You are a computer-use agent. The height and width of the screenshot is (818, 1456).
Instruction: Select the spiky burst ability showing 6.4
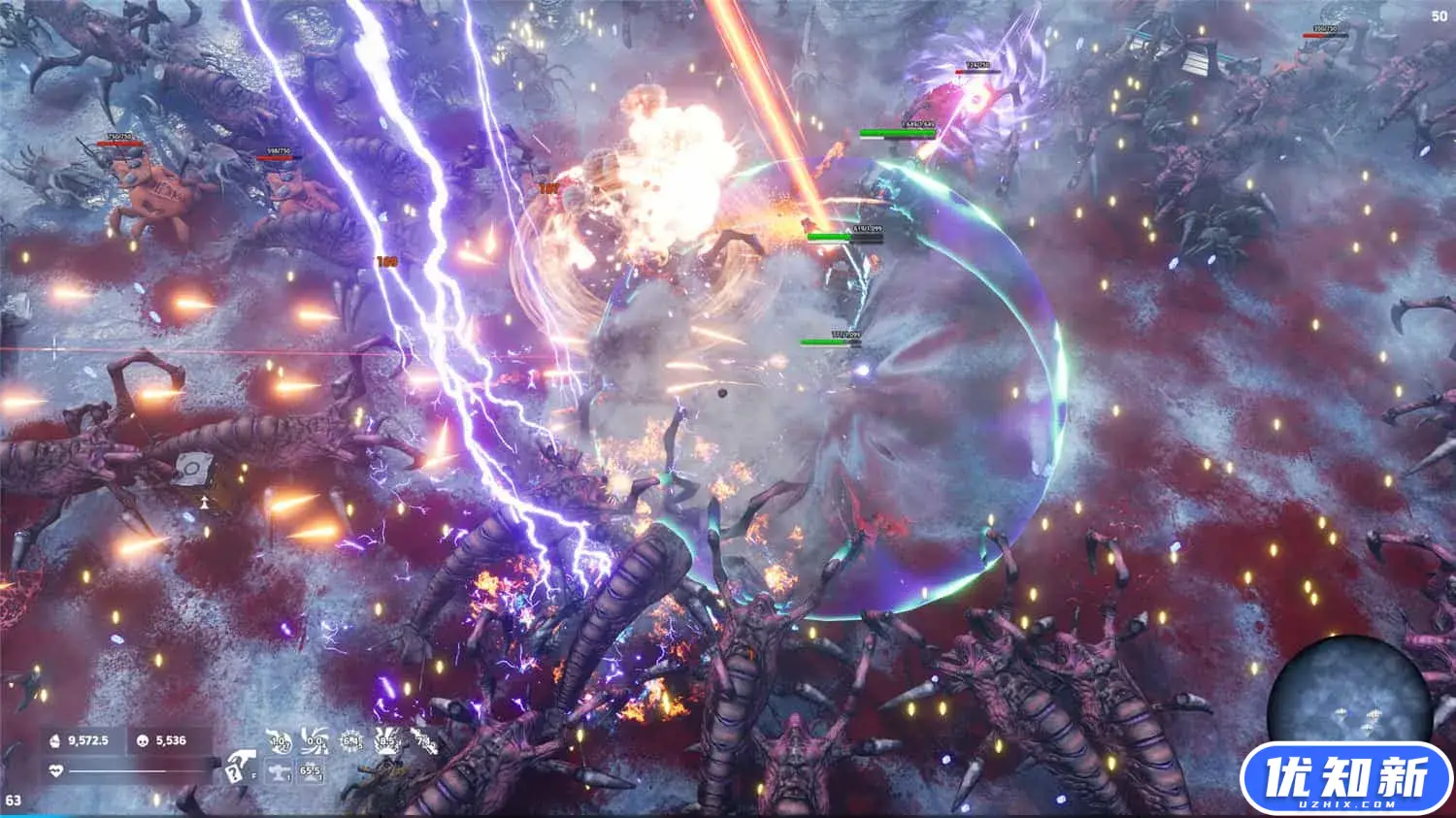pyautogui.click(x=351, y=741)
